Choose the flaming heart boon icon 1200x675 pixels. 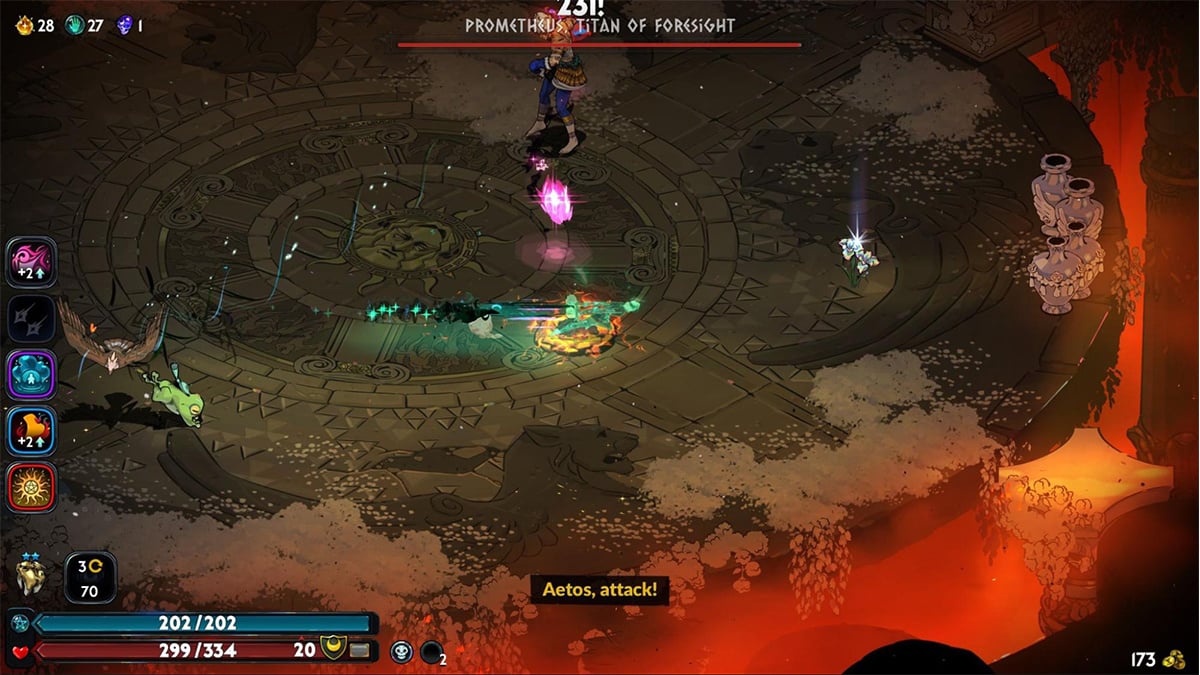pos(32,431)
